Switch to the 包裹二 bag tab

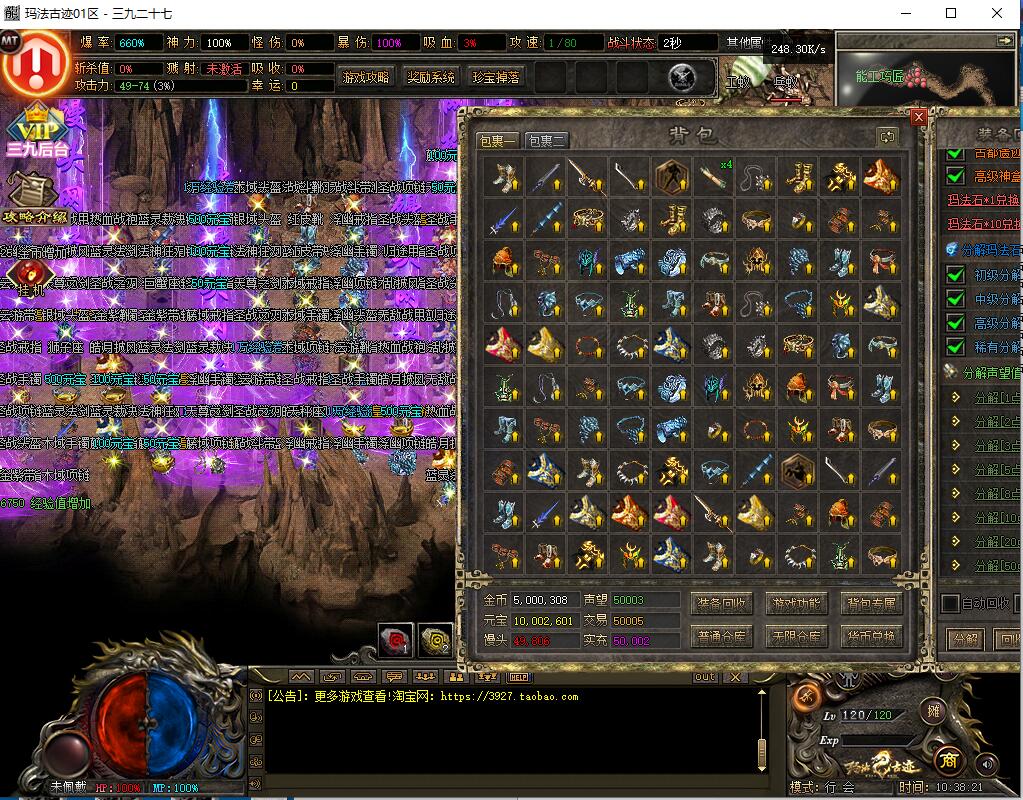(x=546, y=141)
